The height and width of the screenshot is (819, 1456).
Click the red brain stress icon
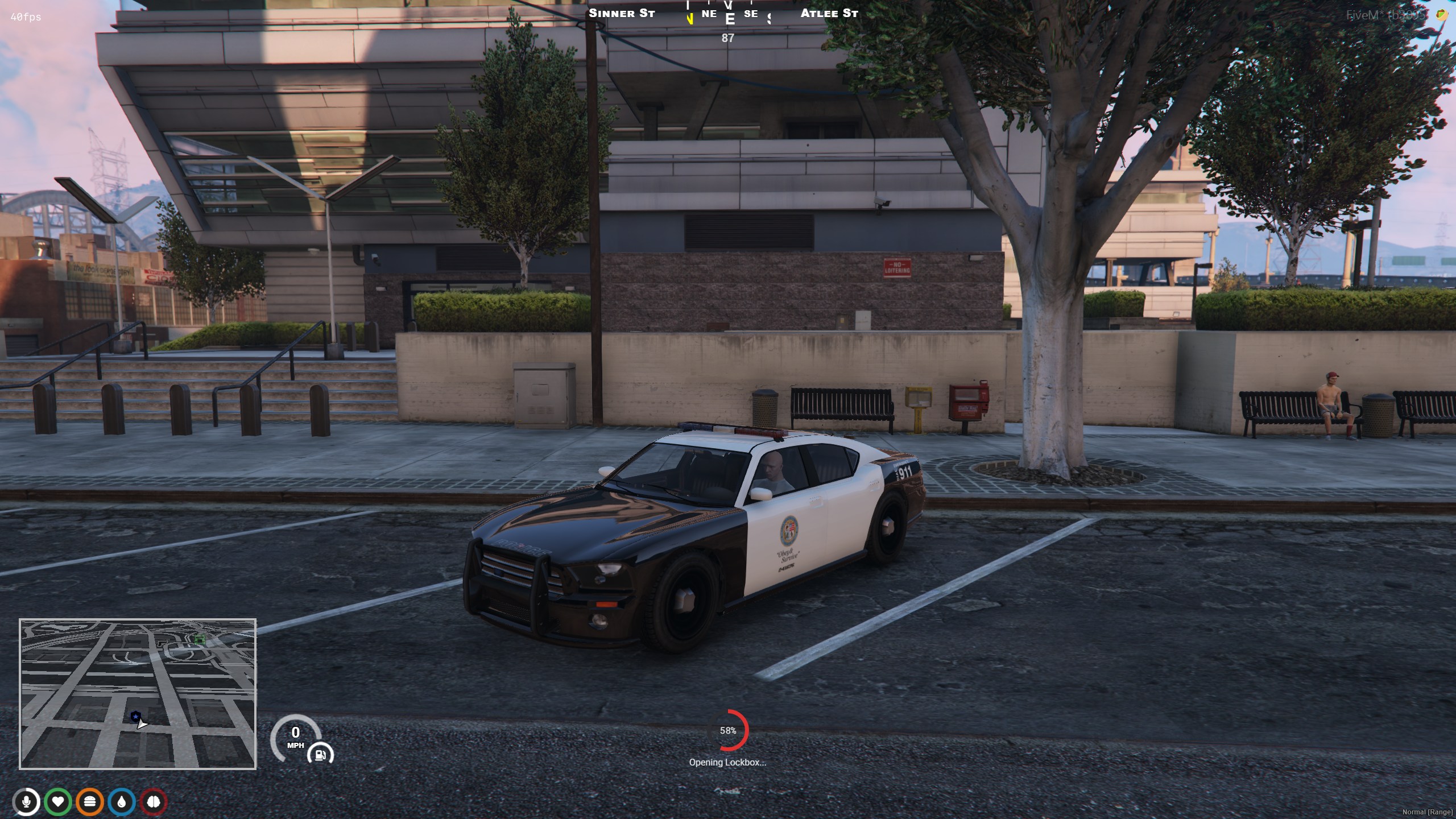point(154,802)
